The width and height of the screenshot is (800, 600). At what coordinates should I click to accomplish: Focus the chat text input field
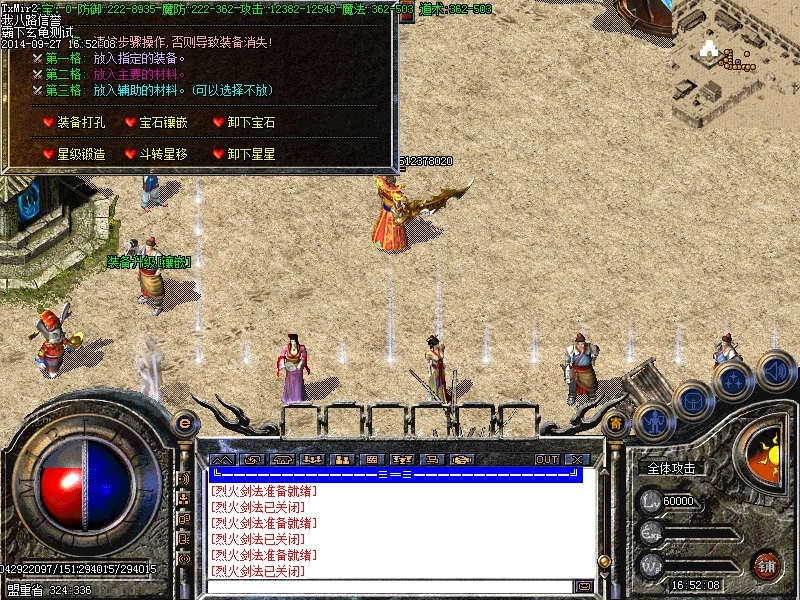click(x=390, y=586)
